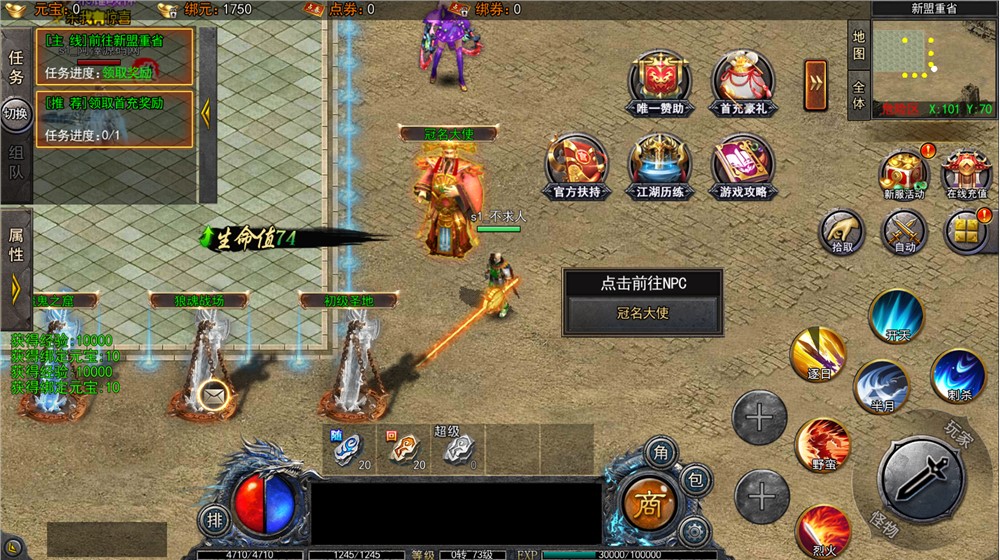Use the 野蛮 charge skill
Image resolution: width=1000 pixels, height=560 pixels.
pyautogui.click(x=823, y=446)
